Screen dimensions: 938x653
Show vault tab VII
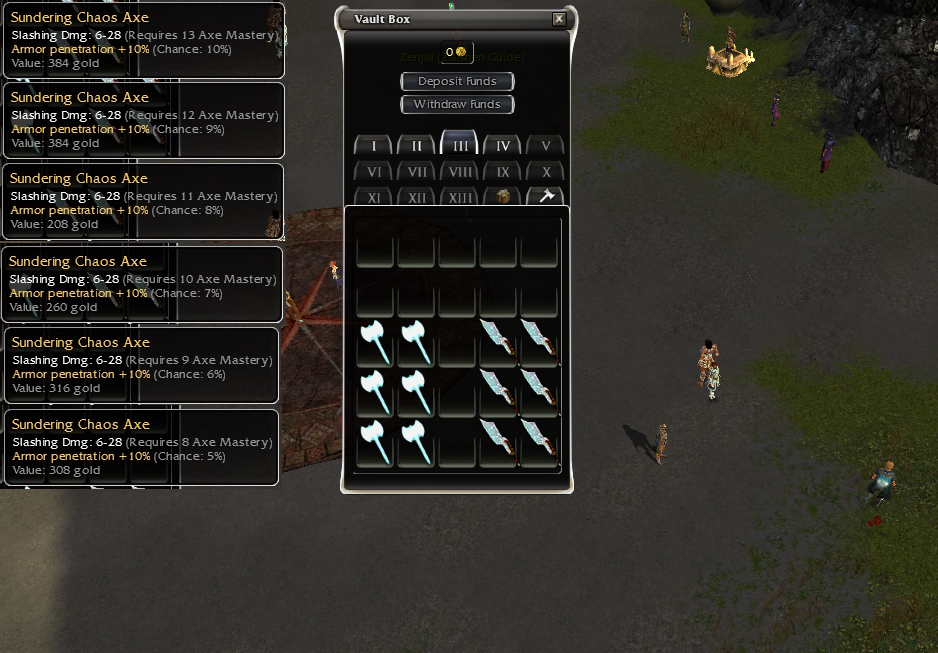pos(417,172)
